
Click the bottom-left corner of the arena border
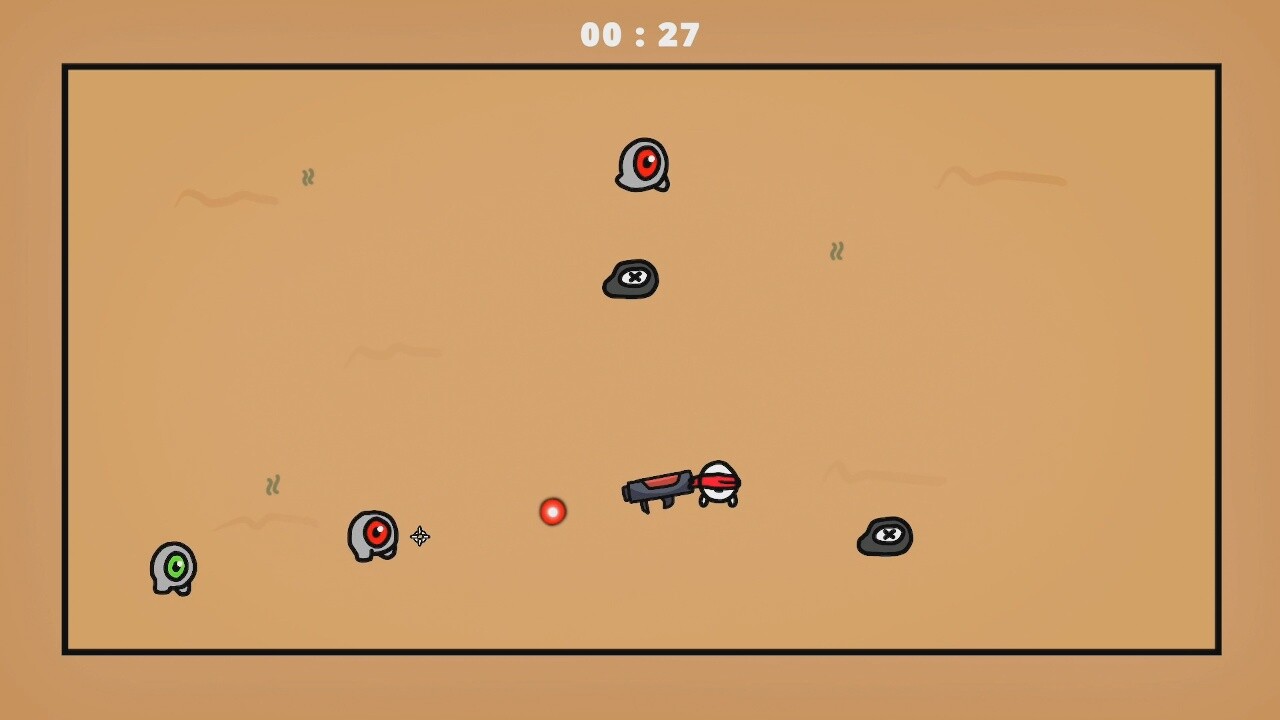coord(64,652)
